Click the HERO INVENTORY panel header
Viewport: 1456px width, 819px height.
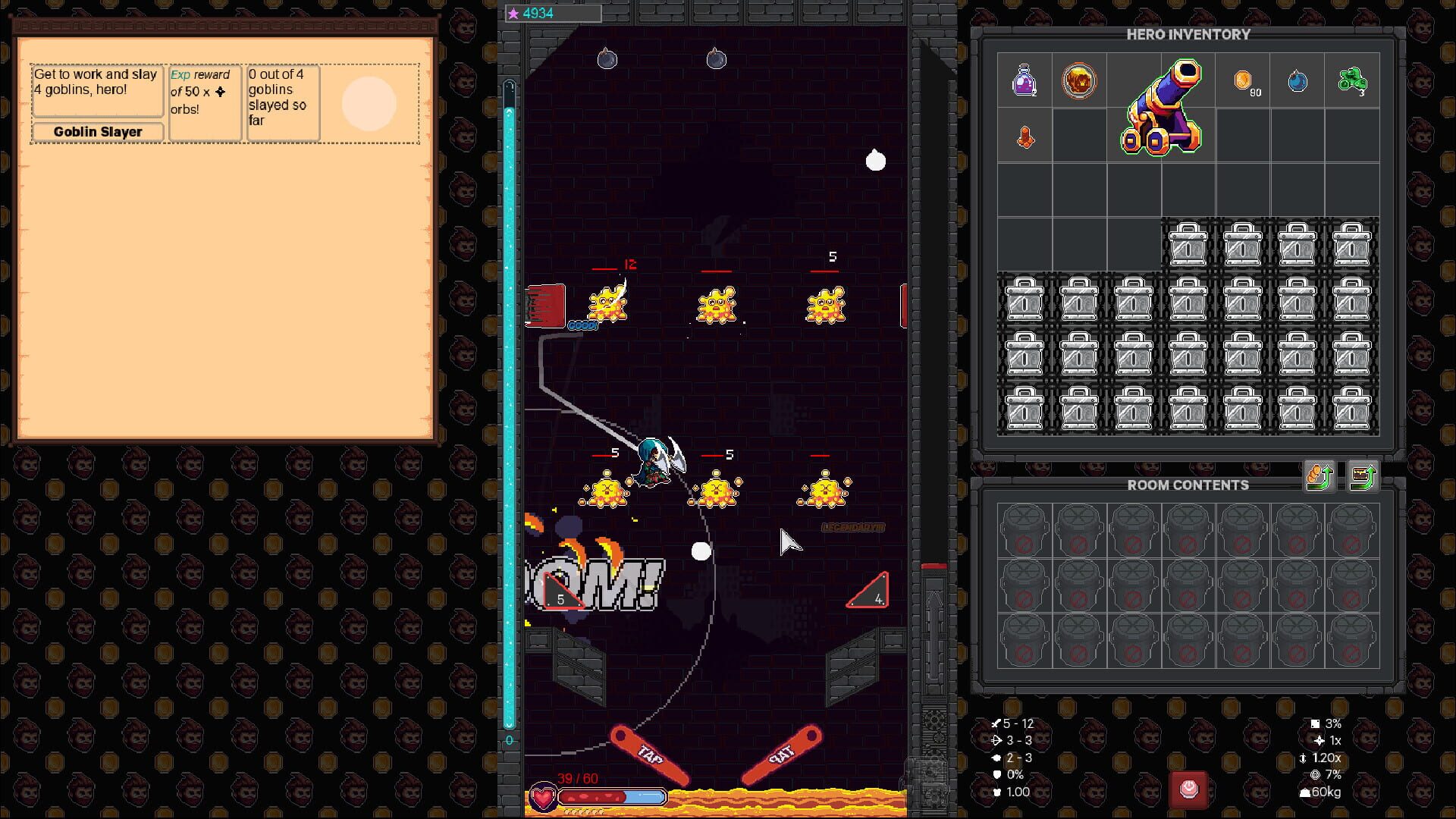pos(1188,35)
